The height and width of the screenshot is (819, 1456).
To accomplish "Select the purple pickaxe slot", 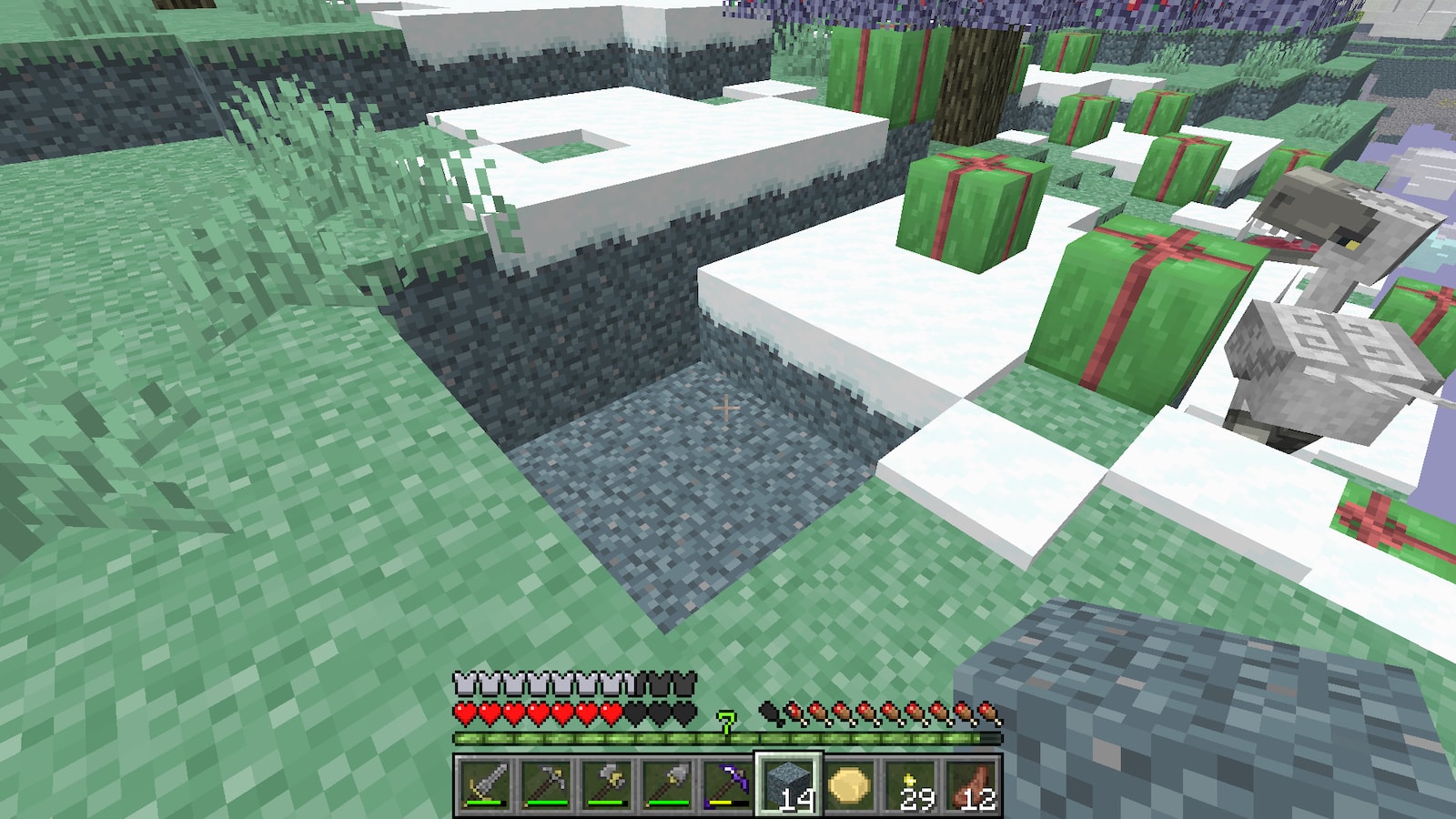I will pos(728,784).
